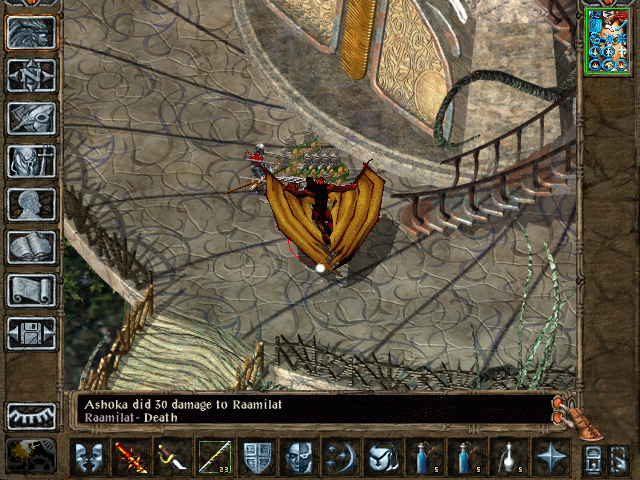Open the journal from the sidebar
640x480 pixels.
coord(31,118)
